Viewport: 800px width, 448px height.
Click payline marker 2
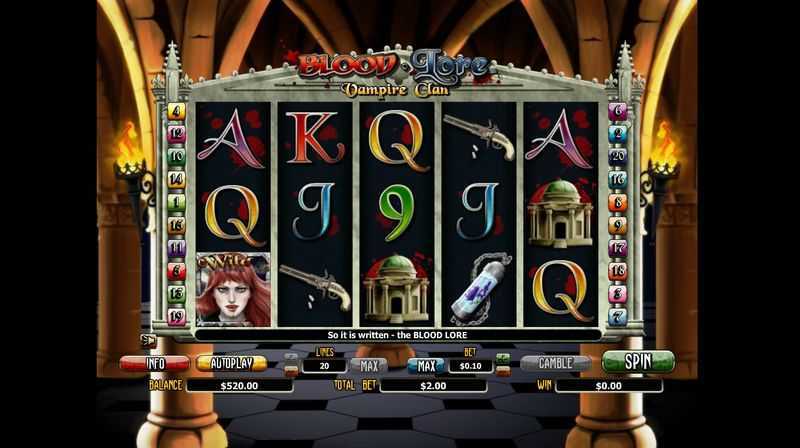click(x=618, y=134)
